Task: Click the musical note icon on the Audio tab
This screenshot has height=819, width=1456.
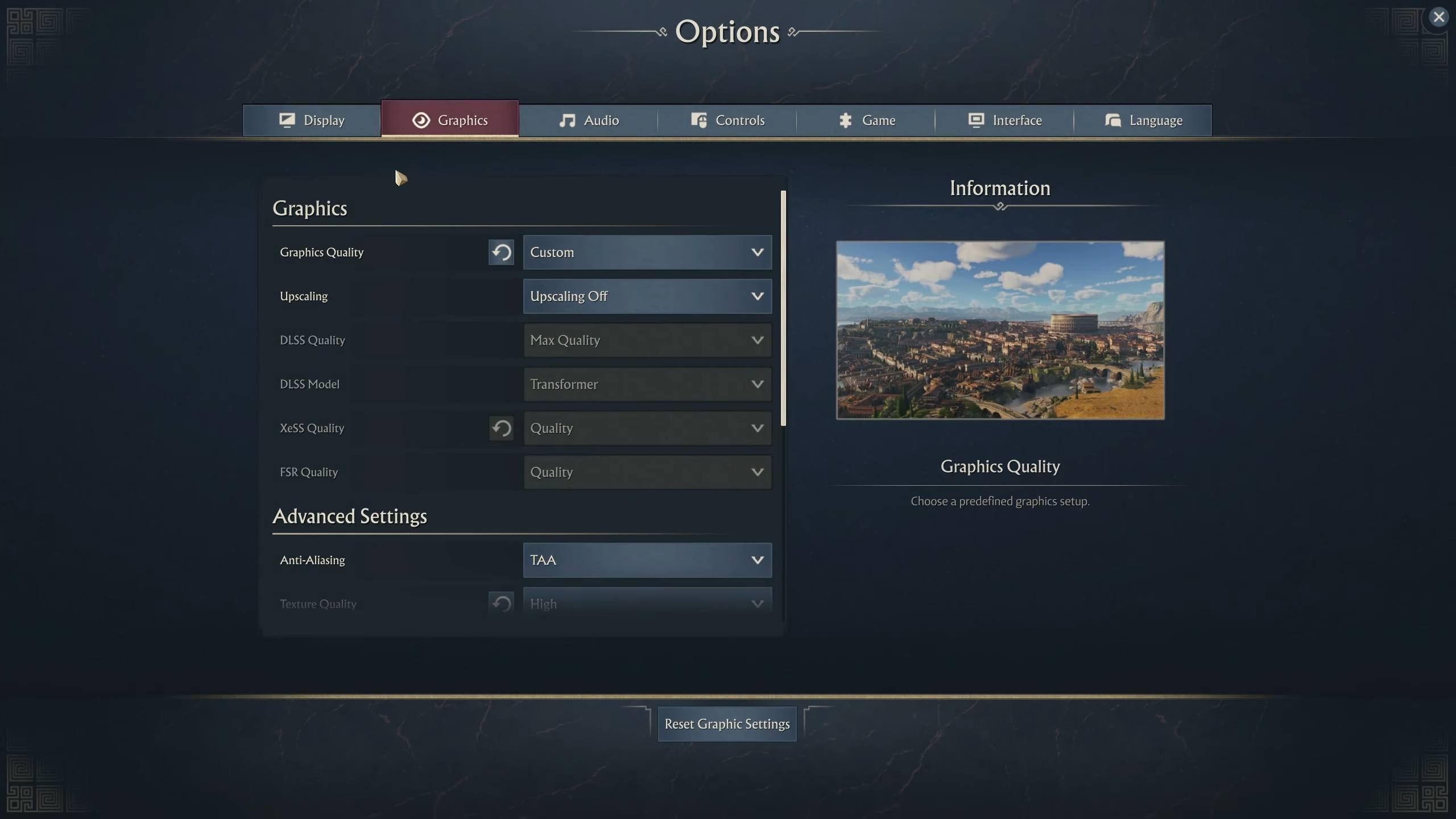Action: pos(568,120)
